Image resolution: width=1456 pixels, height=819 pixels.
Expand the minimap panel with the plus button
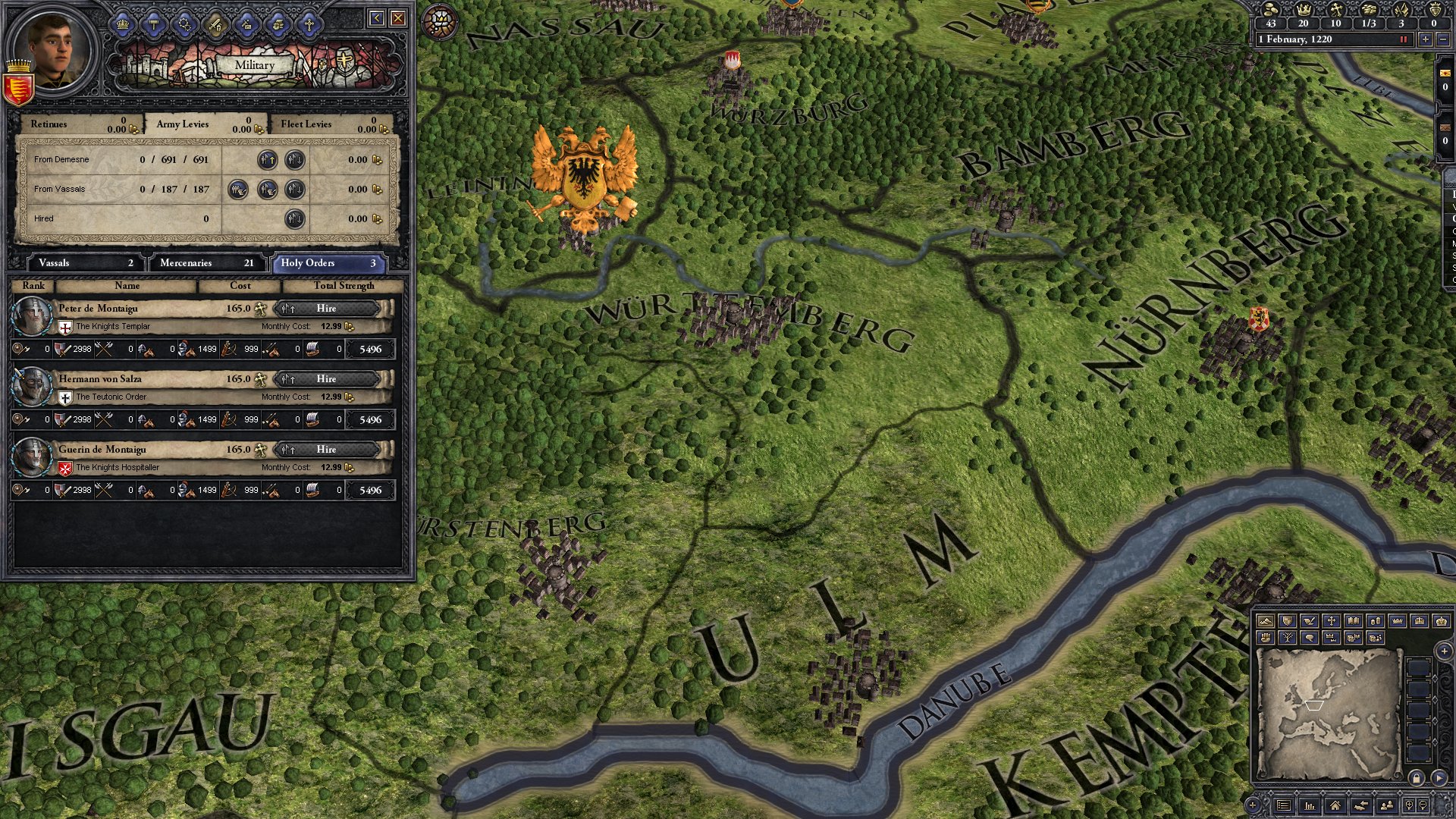[1444, 651]
